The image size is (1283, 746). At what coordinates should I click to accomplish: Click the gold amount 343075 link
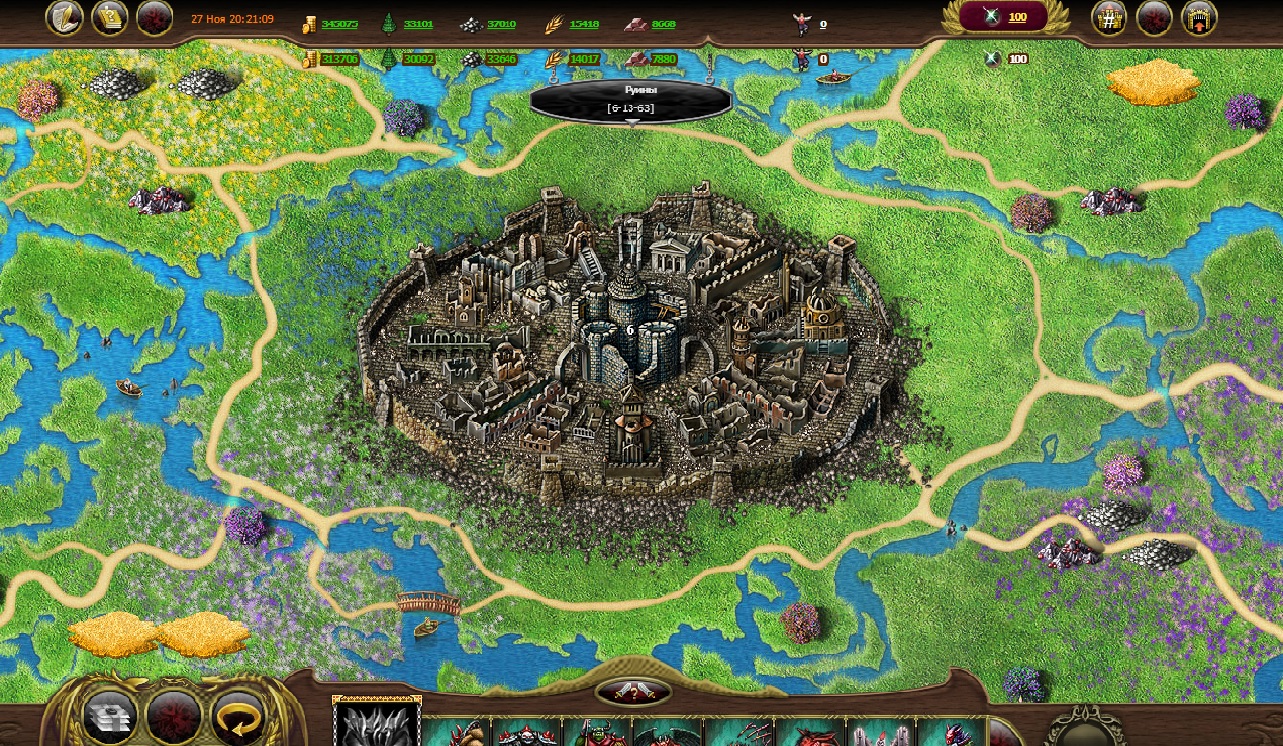click(340, 24)
